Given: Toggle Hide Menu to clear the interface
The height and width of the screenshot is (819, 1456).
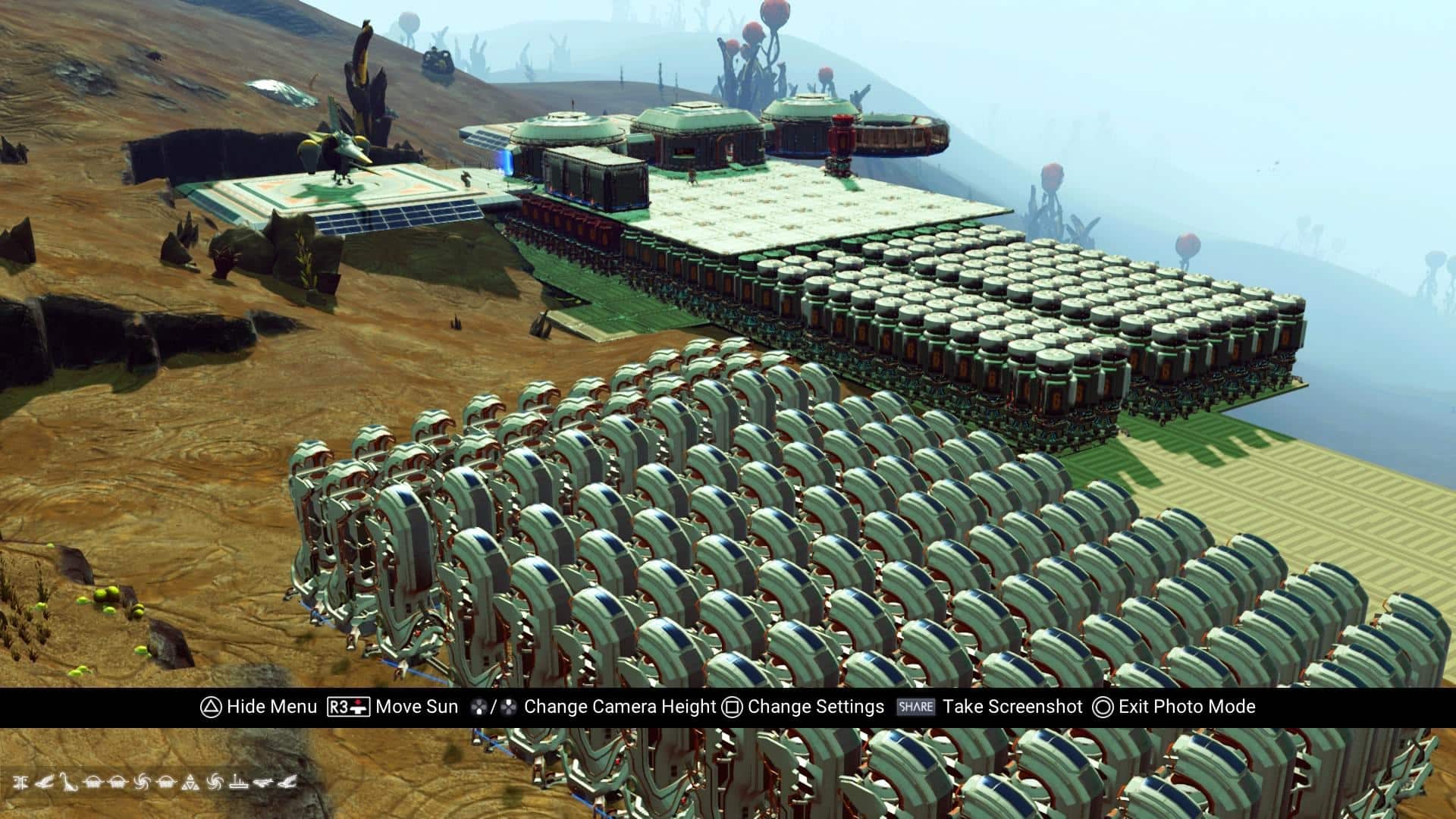Looking at the screenshot, I should 265,706.
